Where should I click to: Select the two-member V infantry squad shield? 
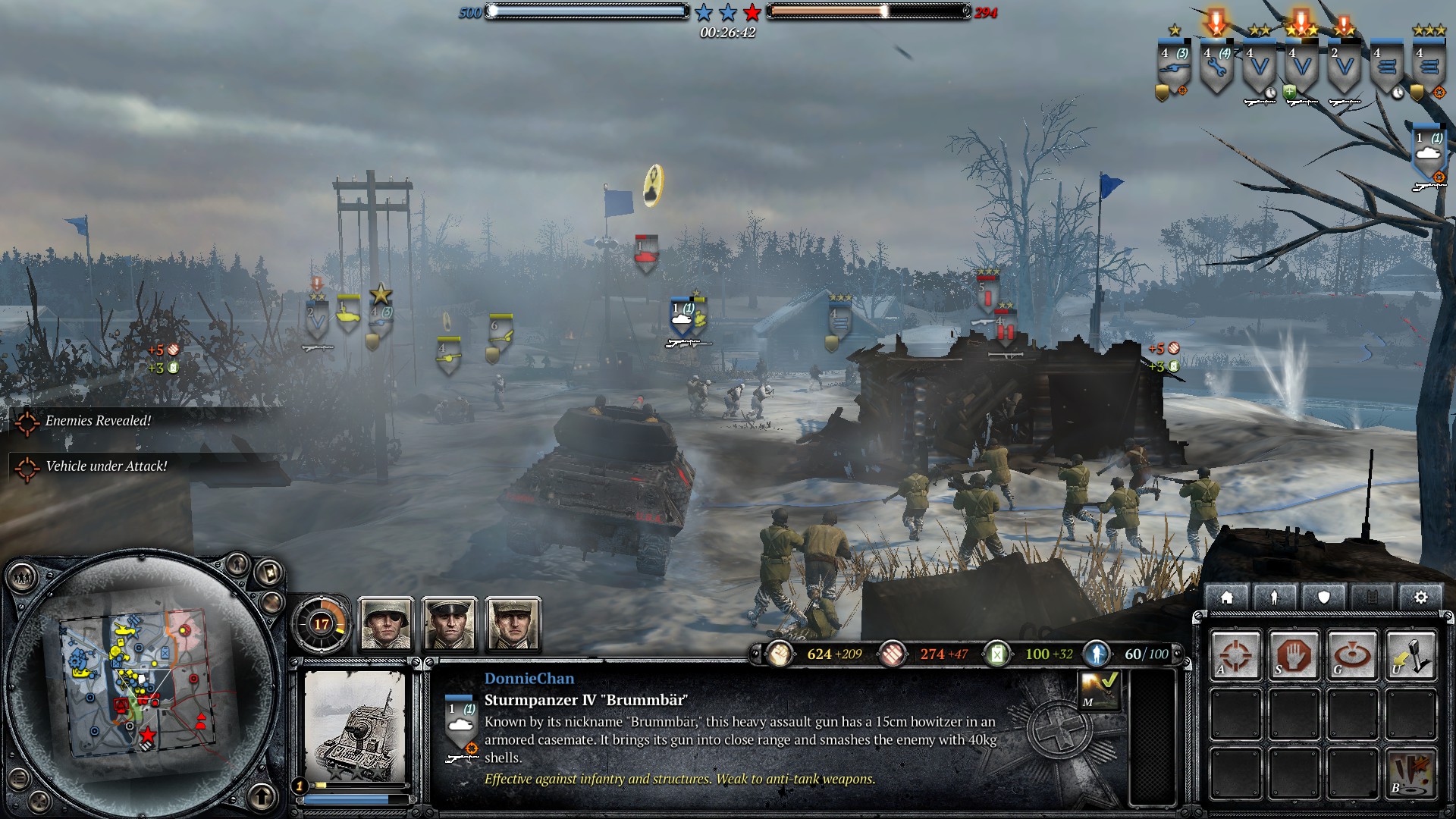pos(1344,70)
